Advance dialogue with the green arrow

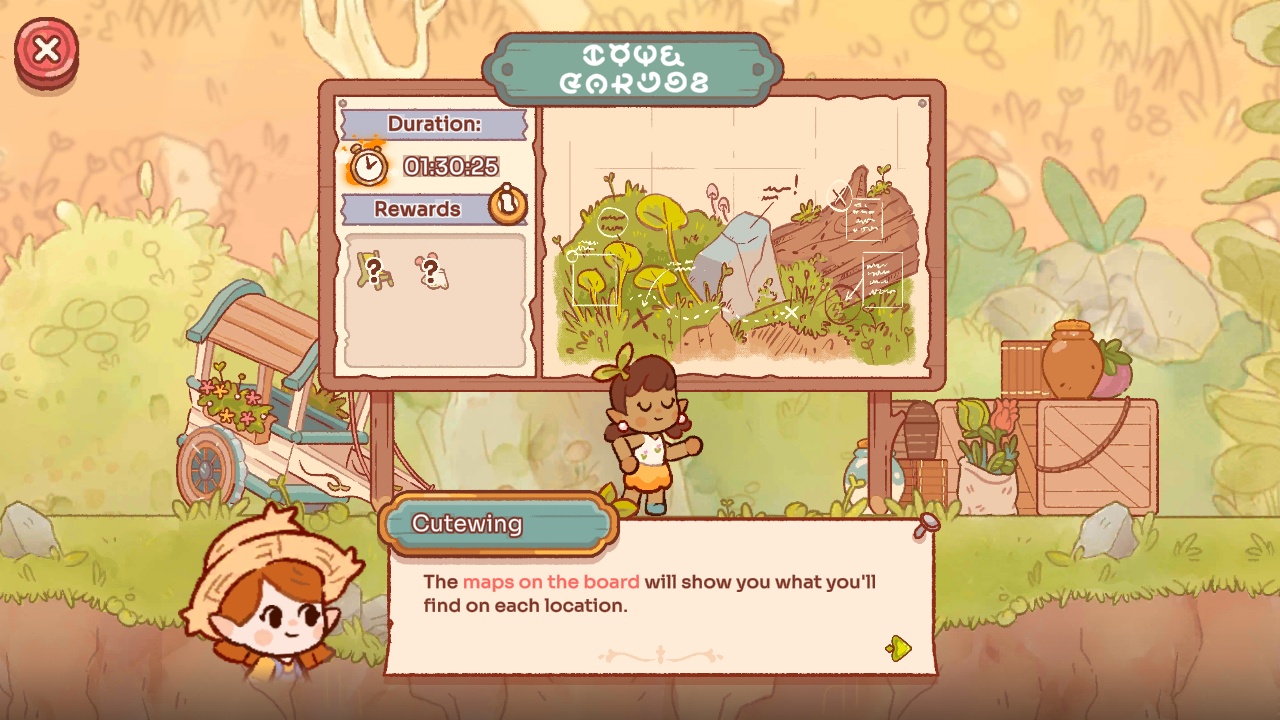click(899, 648)
